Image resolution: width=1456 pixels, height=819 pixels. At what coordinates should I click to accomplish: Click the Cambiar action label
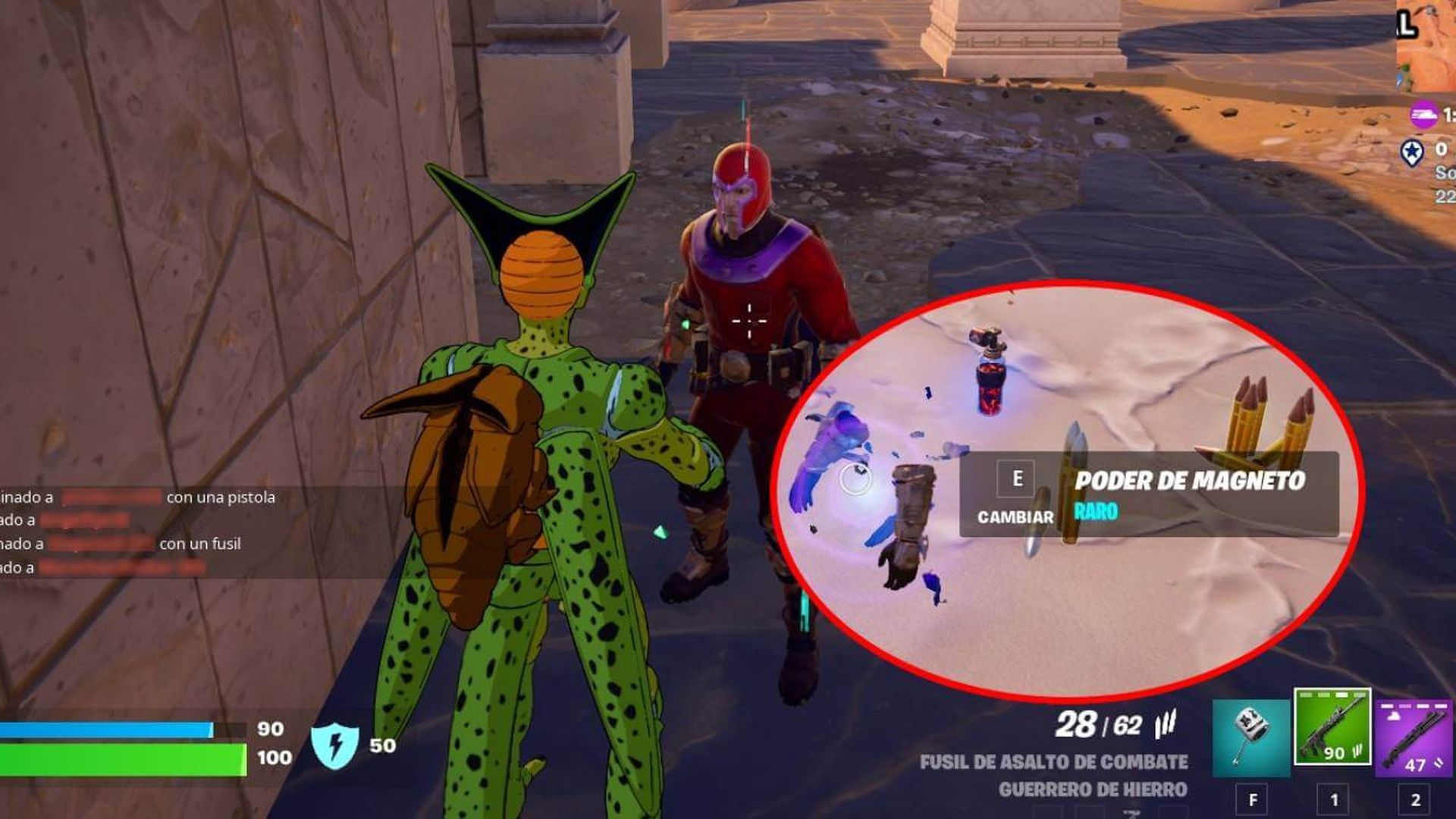pos(1016,517)
